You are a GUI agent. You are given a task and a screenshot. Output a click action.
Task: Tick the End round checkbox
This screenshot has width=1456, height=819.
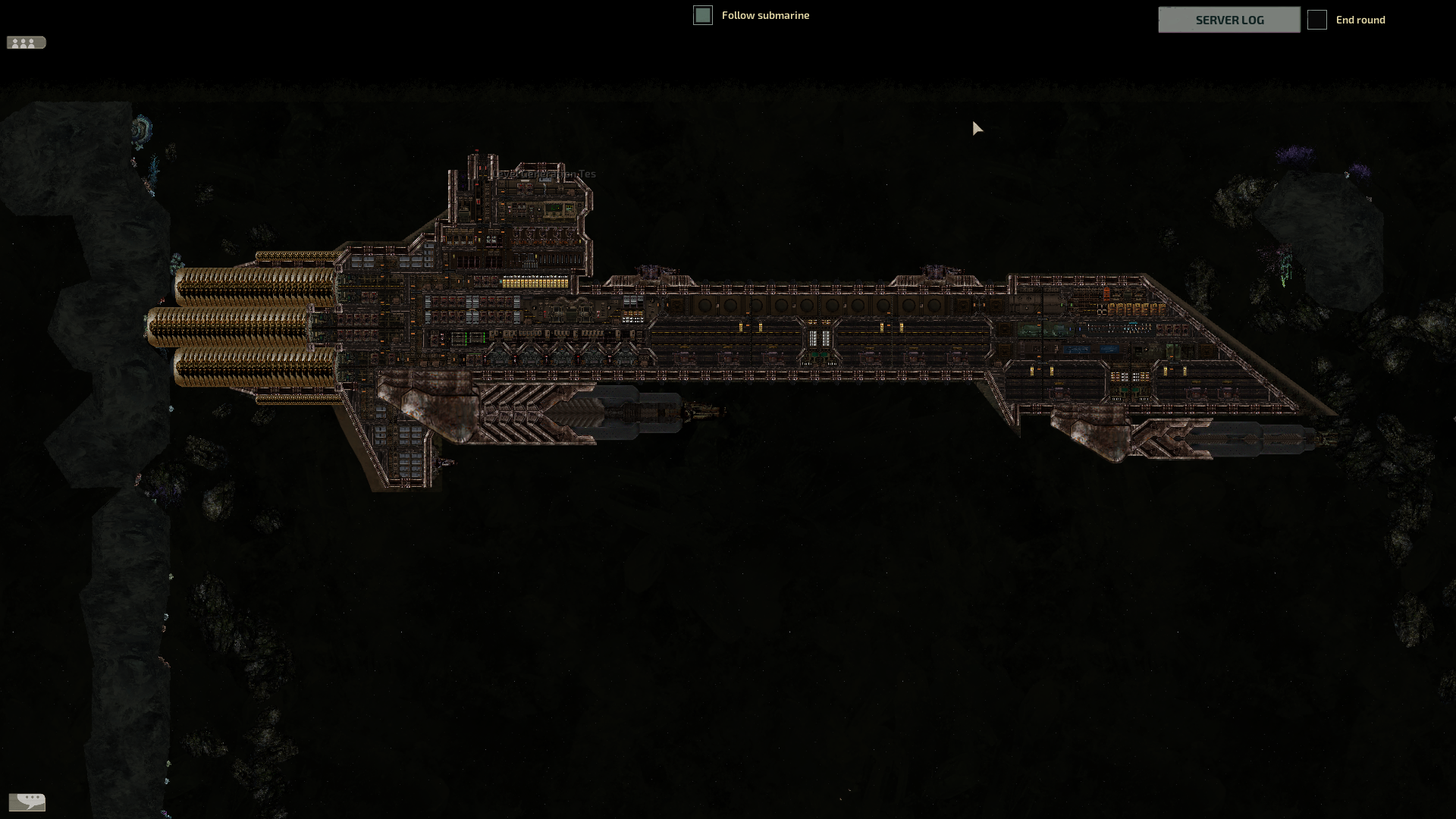1317,20
